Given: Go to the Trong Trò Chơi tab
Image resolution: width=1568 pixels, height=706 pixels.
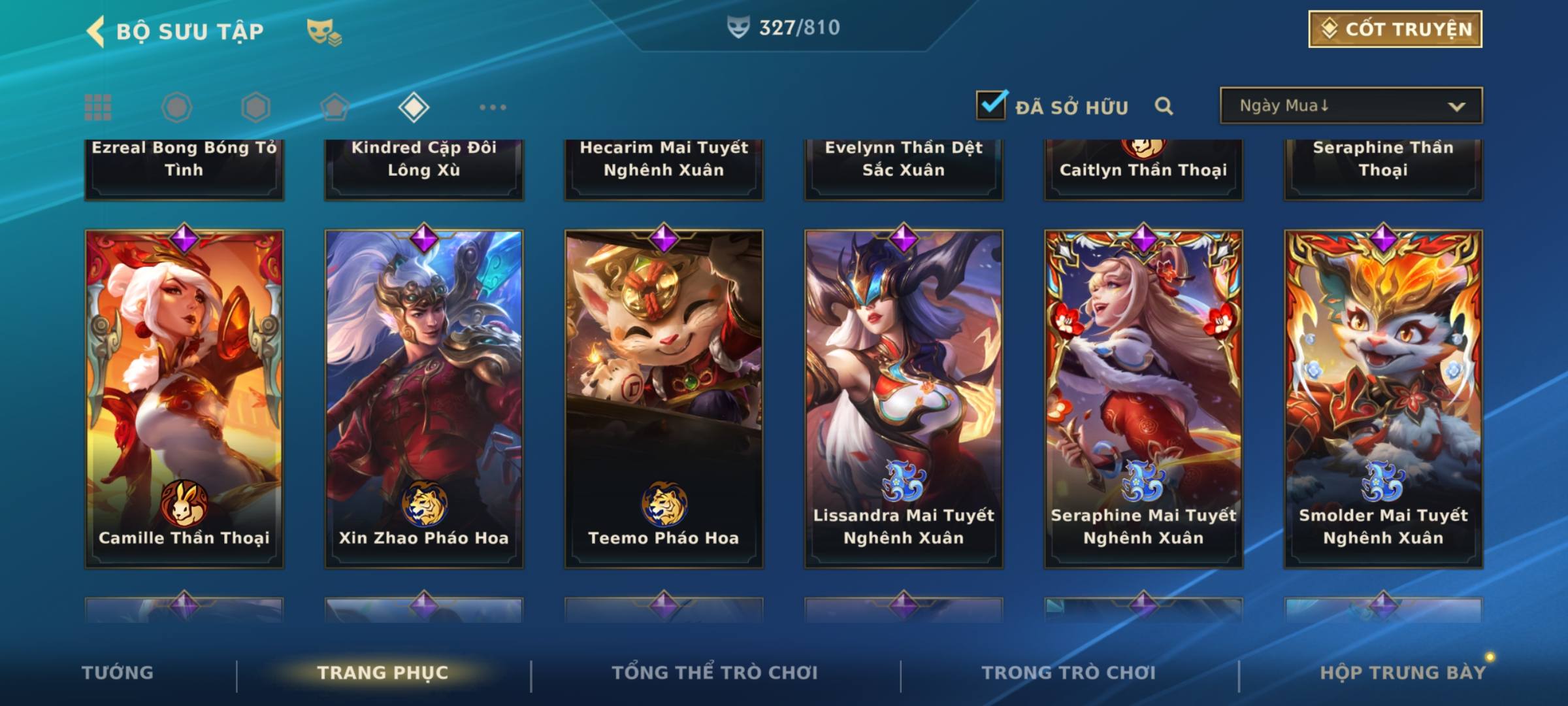Looking at the screenshot, I should click(x=1069, y=673).
